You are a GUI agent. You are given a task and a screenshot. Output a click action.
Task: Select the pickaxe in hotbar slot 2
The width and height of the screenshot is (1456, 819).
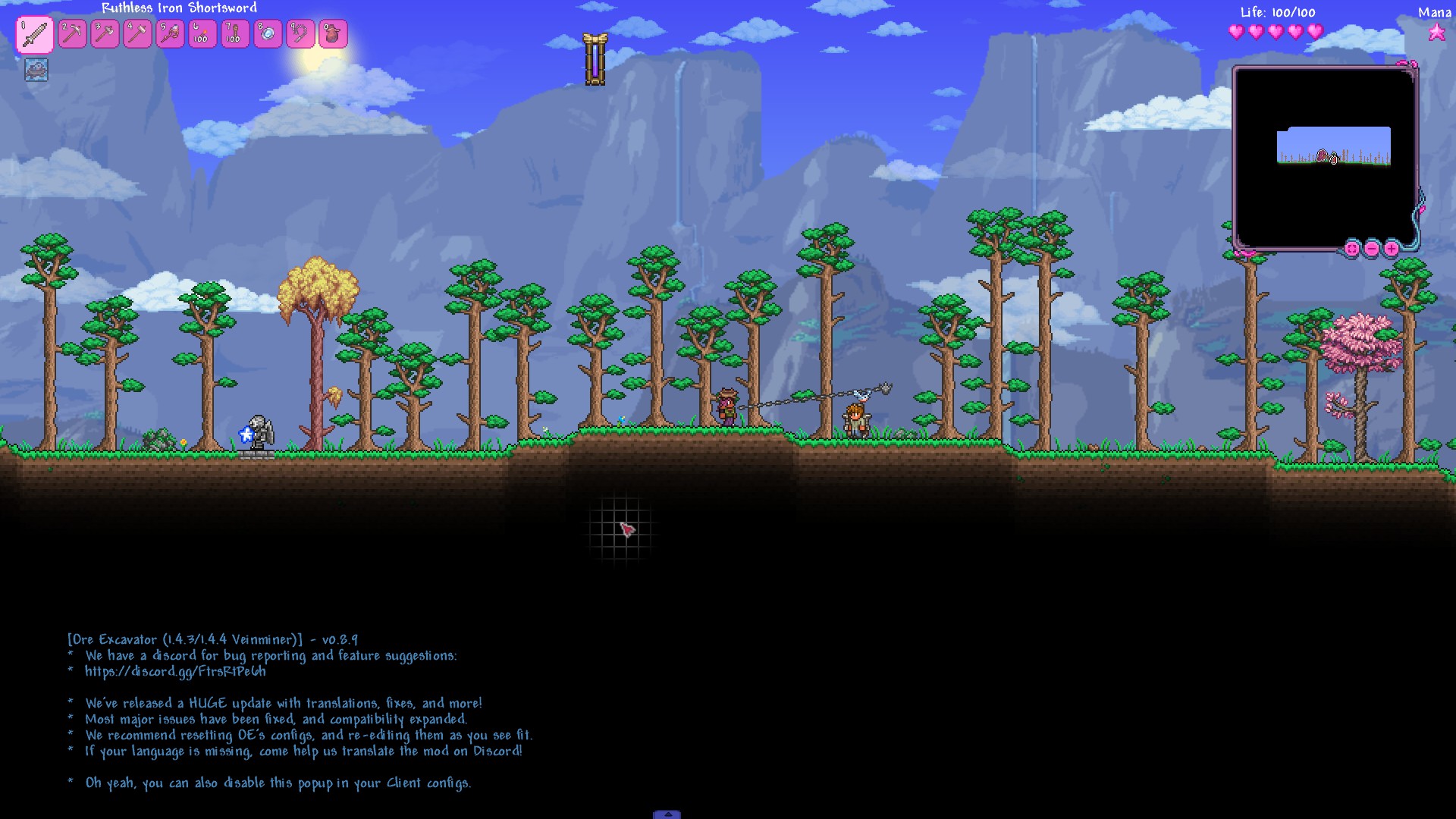point(73,34)
